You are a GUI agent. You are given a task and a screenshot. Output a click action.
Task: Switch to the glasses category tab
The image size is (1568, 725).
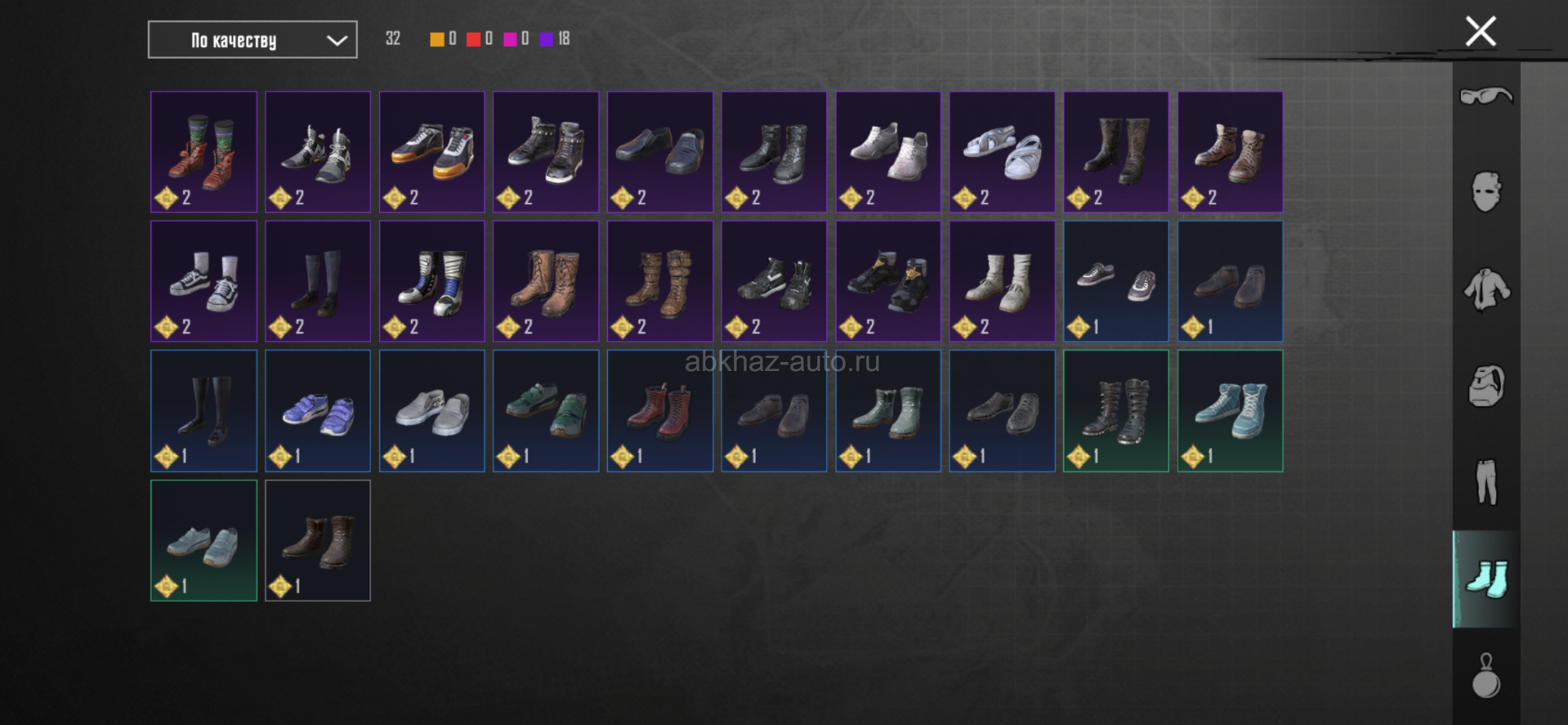pos(1486,96)
